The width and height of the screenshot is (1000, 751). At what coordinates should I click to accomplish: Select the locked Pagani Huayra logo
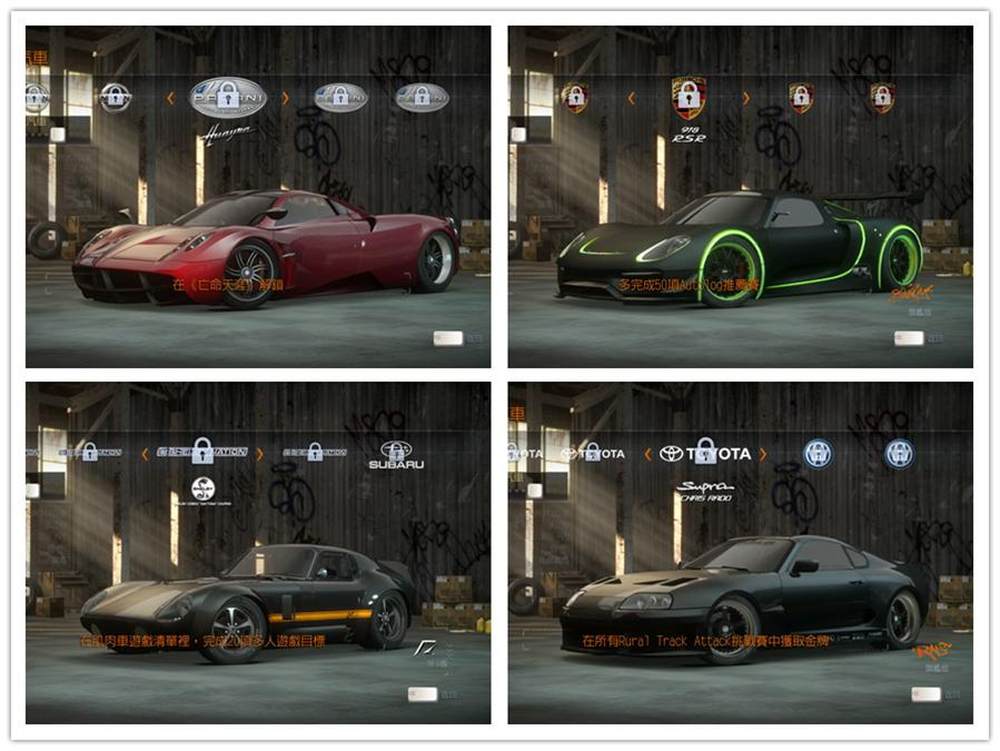pos(227,97)
